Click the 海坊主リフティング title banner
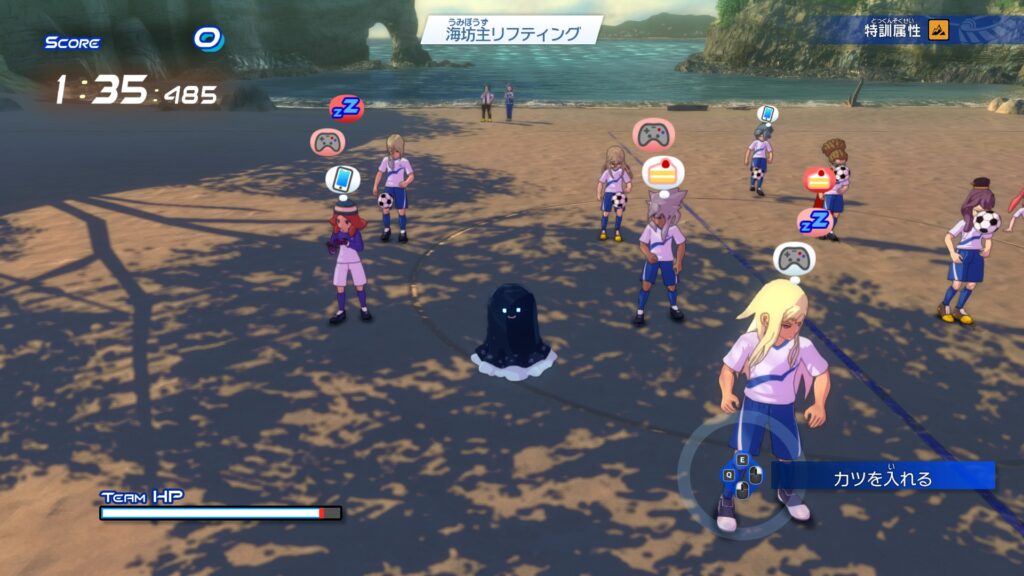1024x576 pixels. pyautogui.click(x=512, y=31)
